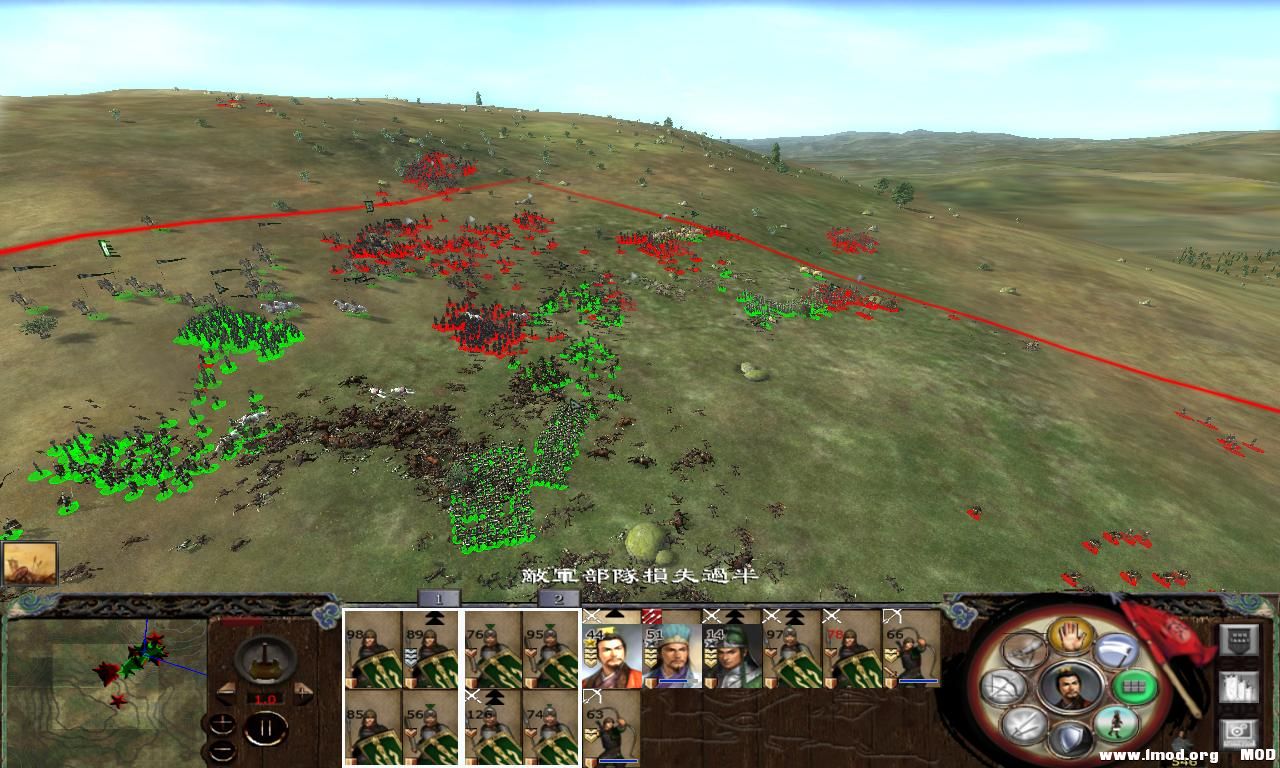Switch to unit group tab 2
The height and width of the screenshot is (768, 1280).
point(557,598)
